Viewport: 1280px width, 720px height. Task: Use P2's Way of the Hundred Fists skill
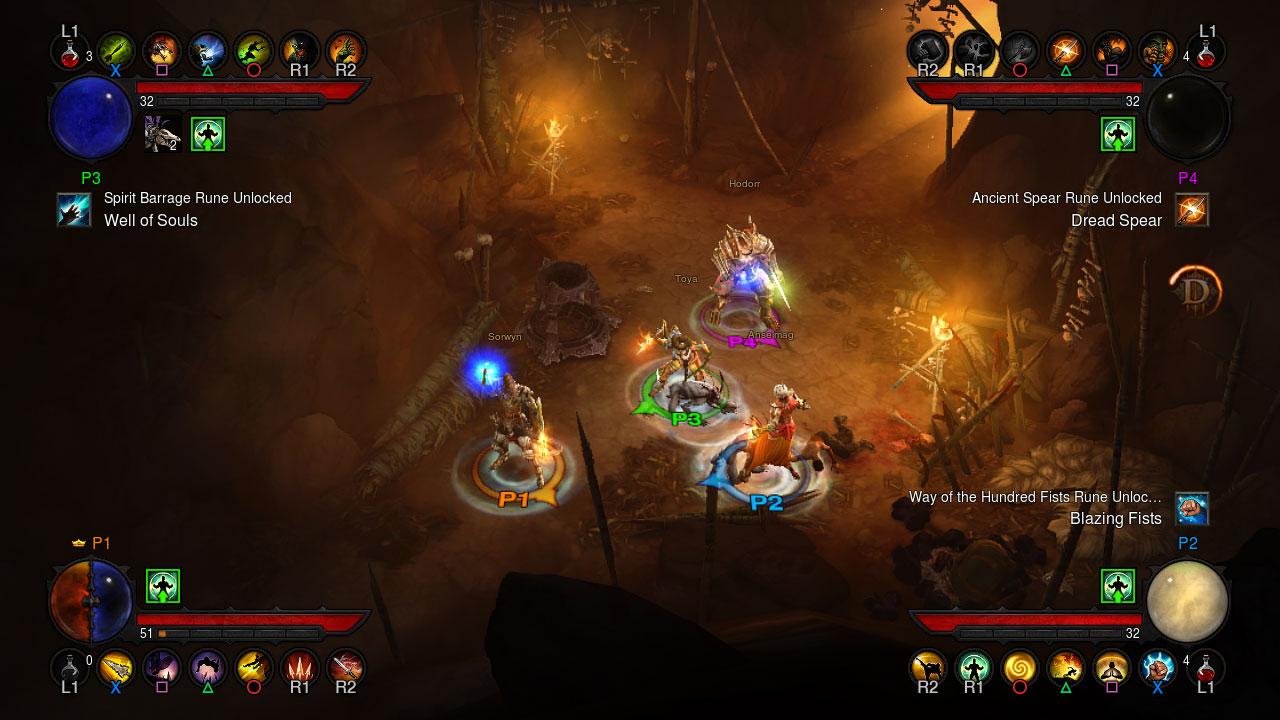tap(1158, 667)
